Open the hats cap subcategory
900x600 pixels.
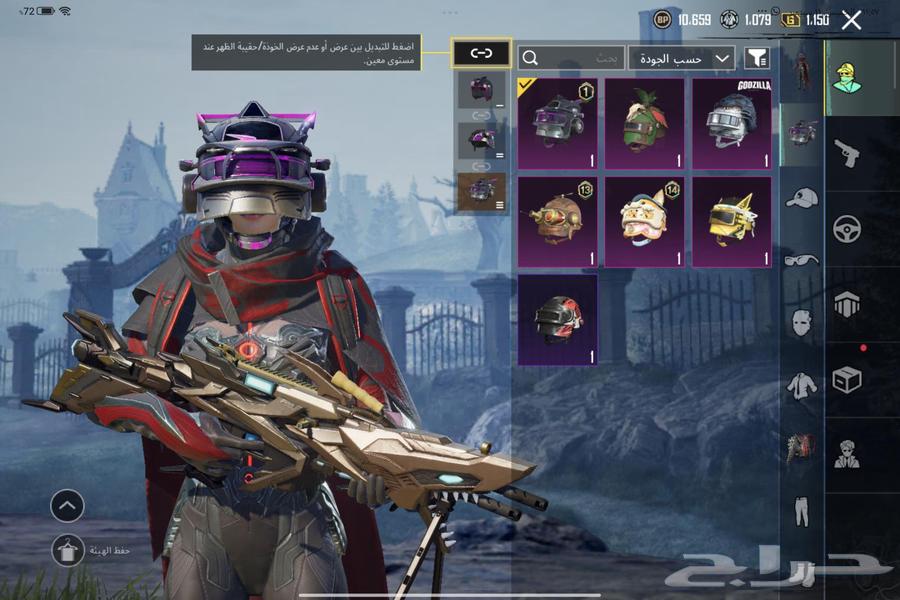click(x=801, y=198)
